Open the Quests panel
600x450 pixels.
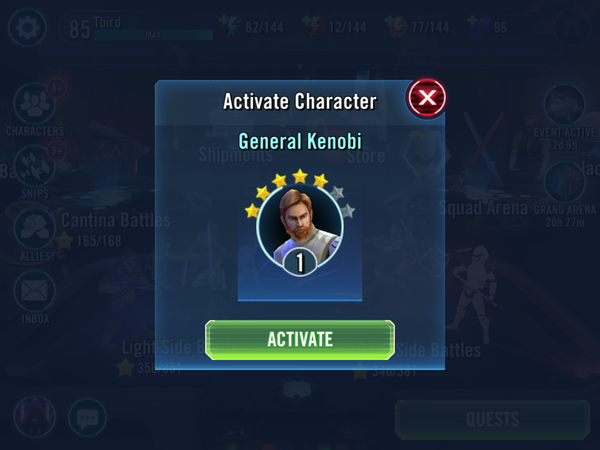pyautogui.click(x=492, y=419)
